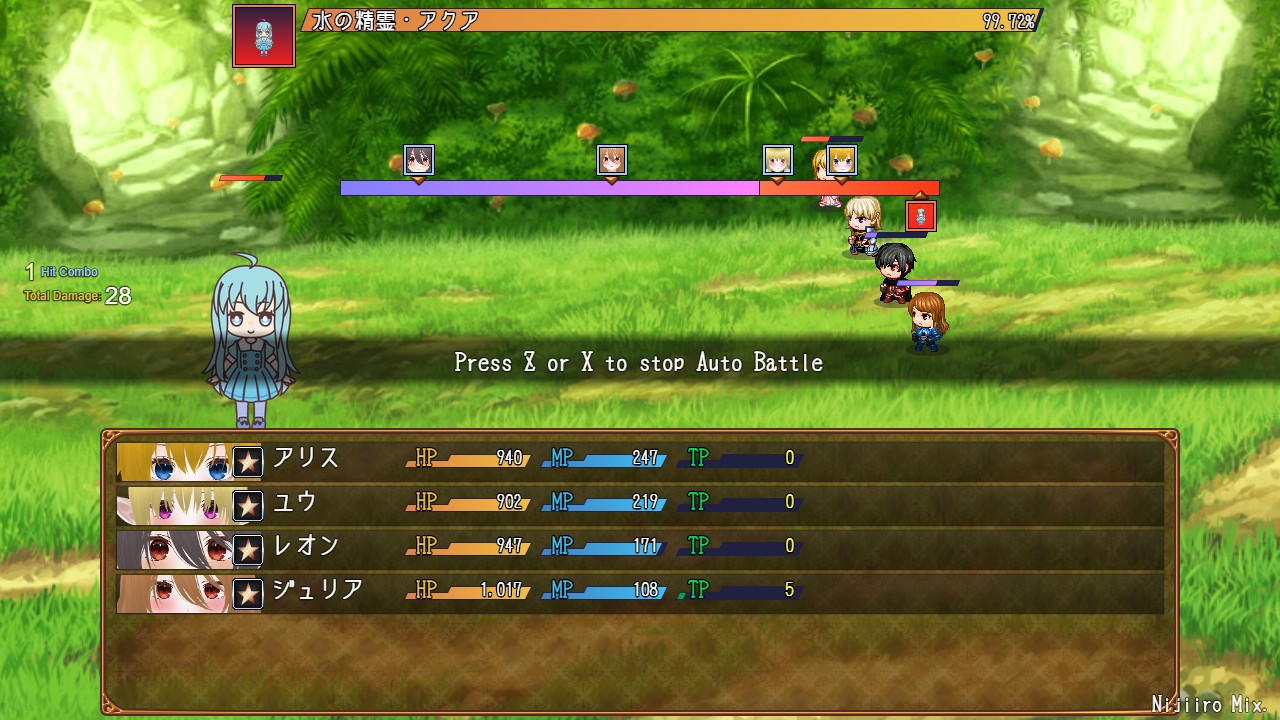The width and height of the screenshot is (1280, 720).
Task: Click the red enemy marker on the turn gauge
Action: 921,216
